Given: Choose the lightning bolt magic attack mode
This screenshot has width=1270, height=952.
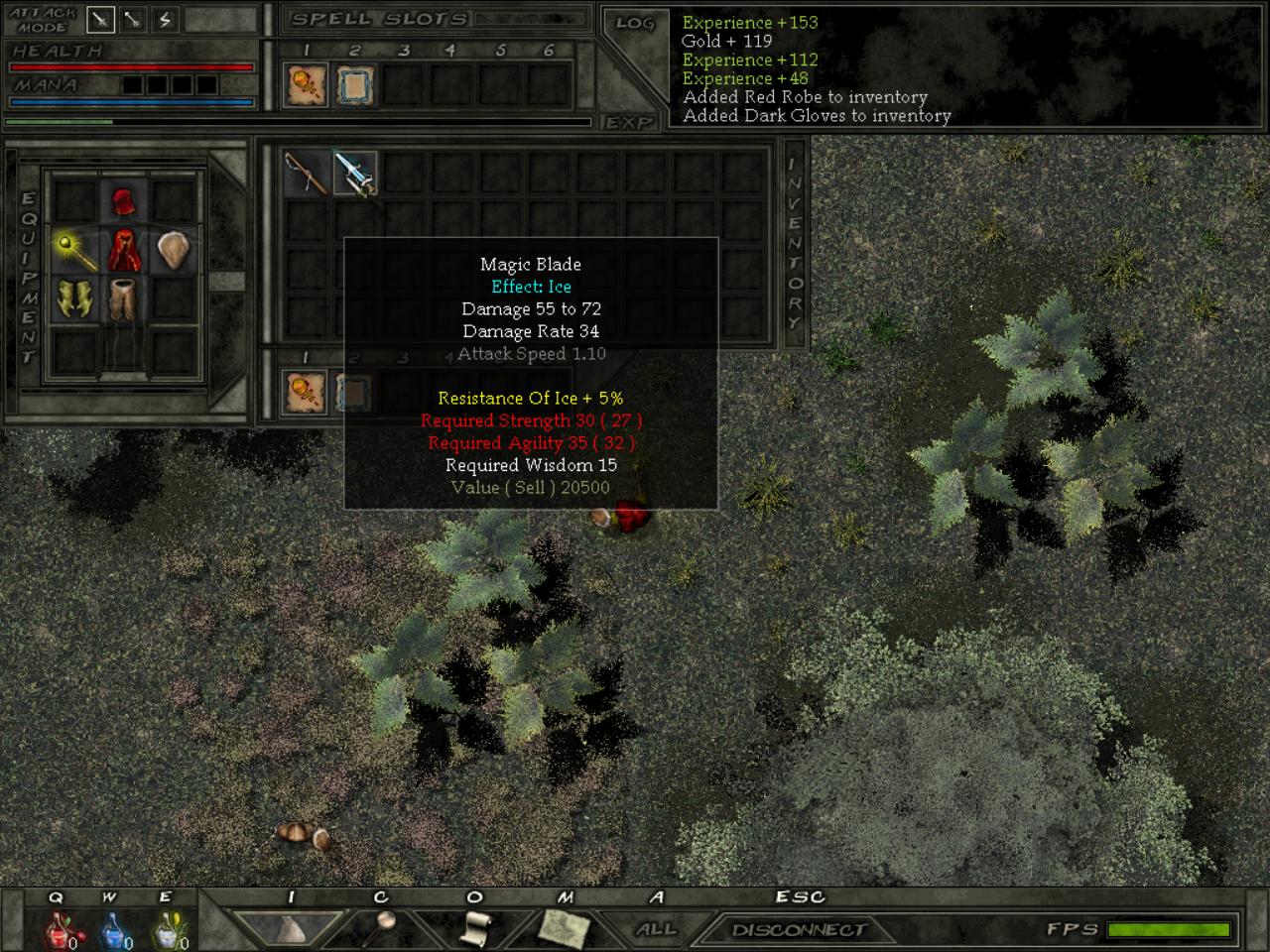Looking at the screenshot, I should click(165, 19).
